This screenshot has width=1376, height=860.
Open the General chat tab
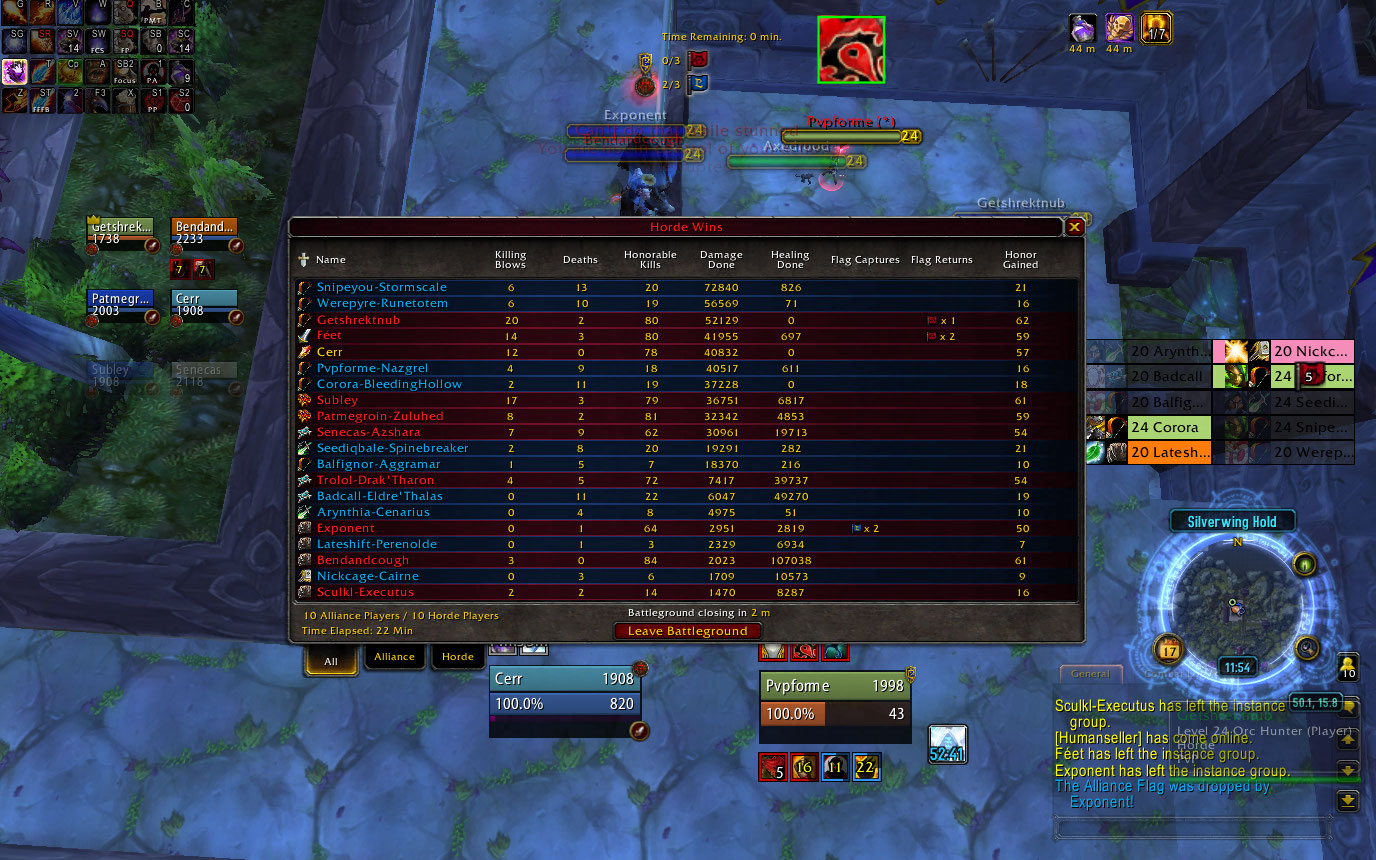point(1090,674)
